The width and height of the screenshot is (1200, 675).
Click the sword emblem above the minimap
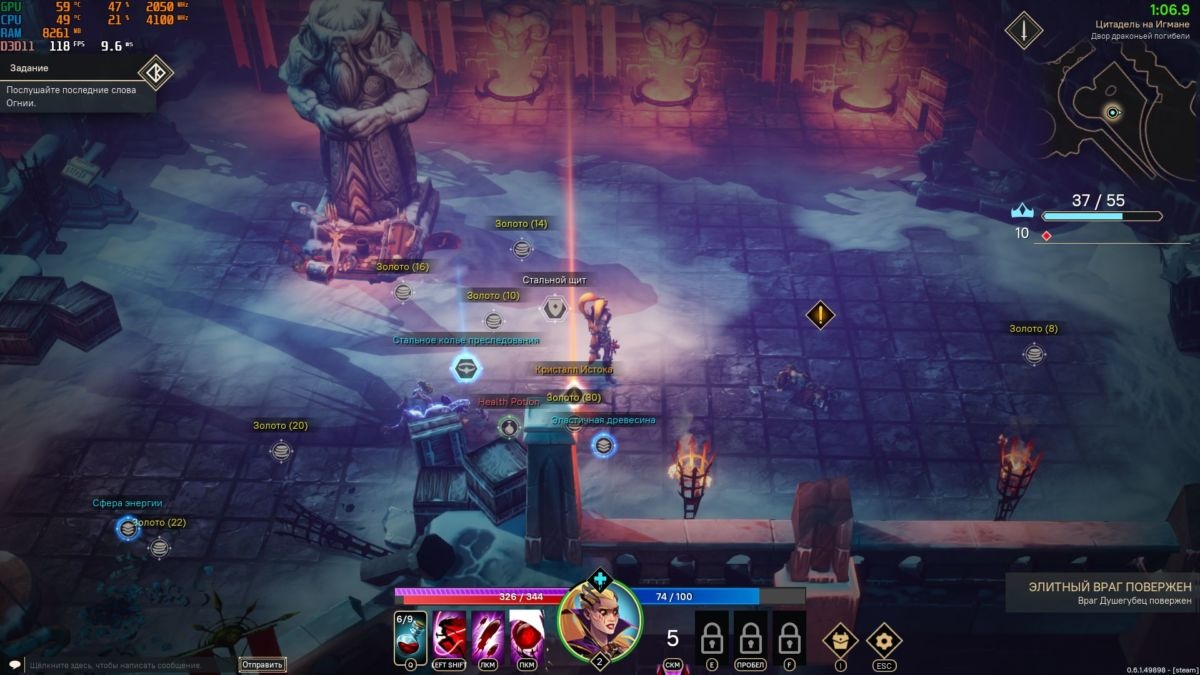tap(1024, 31)
